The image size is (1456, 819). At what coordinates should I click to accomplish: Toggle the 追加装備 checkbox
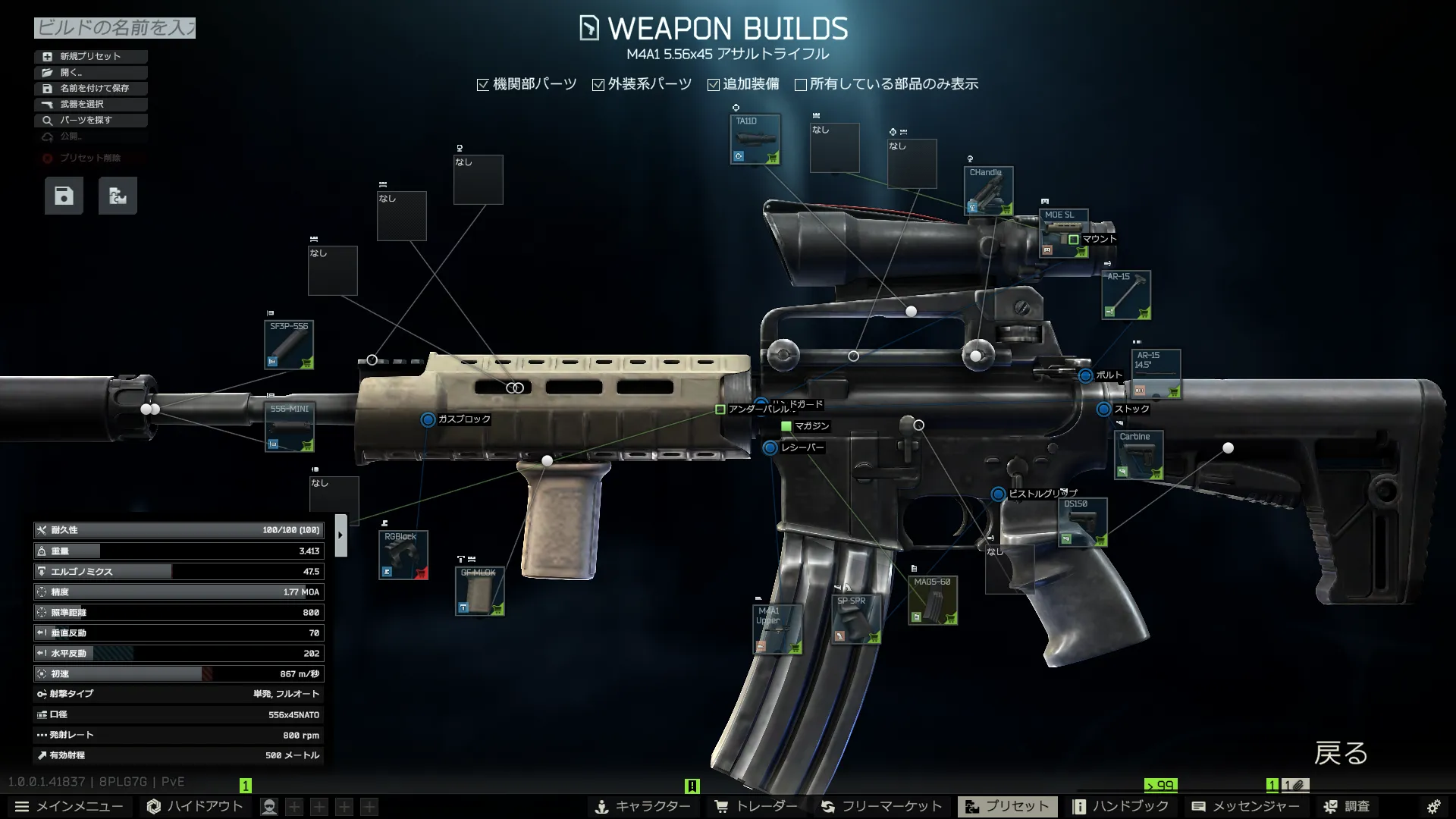pos(714,85)
